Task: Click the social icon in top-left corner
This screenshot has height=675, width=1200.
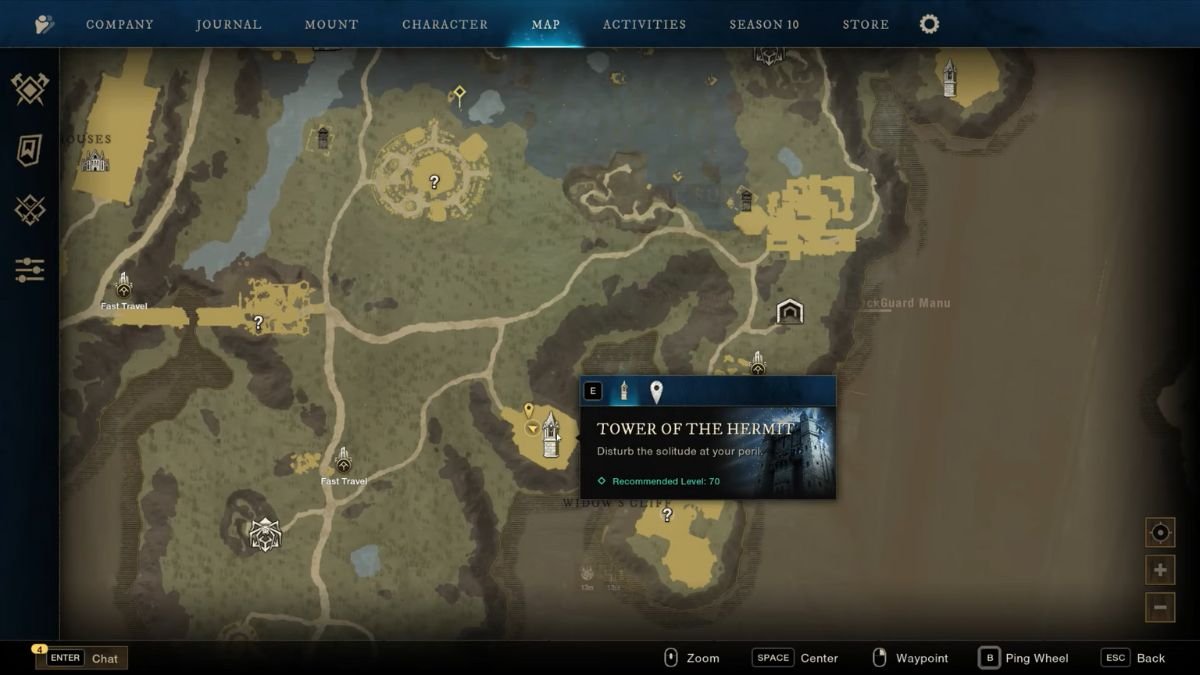Action: coord(44,24)
